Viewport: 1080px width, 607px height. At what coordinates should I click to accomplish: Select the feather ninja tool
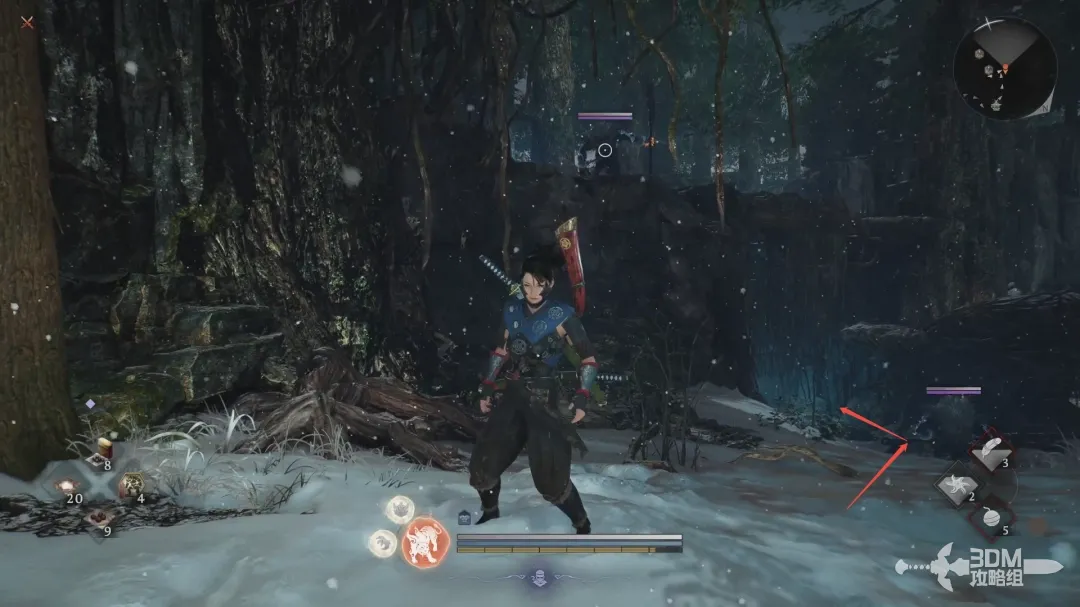tap(990, 453)
